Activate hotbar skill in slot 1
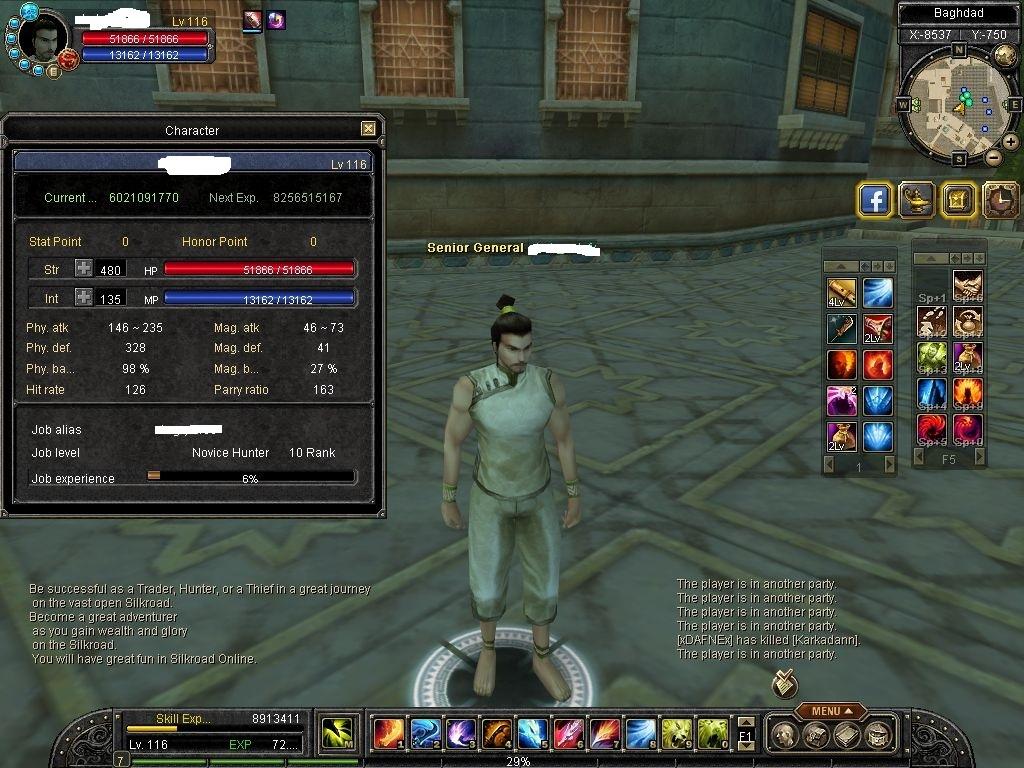 pos(388,734)
